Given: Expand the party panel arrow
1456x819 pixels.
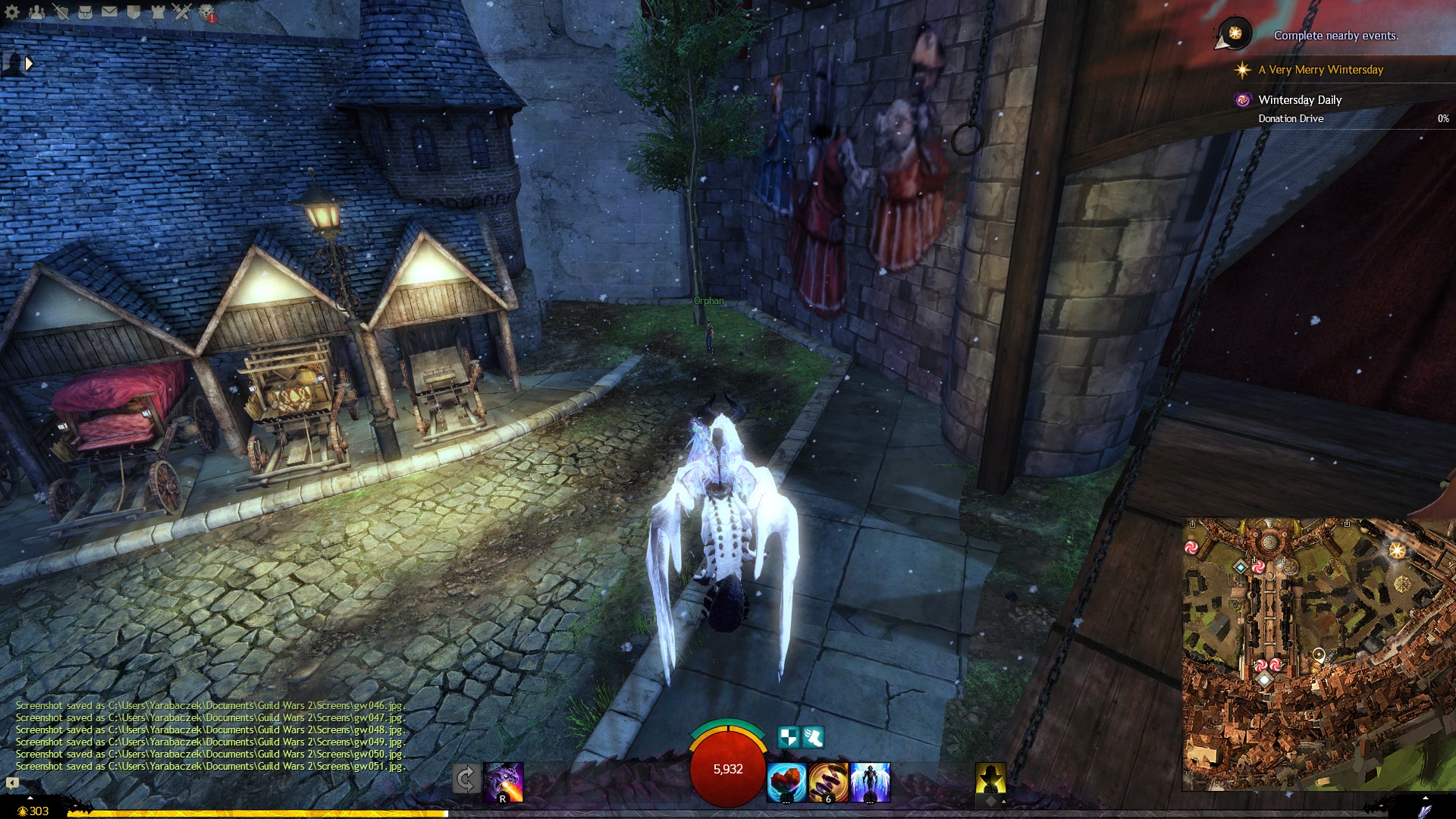Looking at the screenshot, I should pyautogui.click(x=29, y=64).
